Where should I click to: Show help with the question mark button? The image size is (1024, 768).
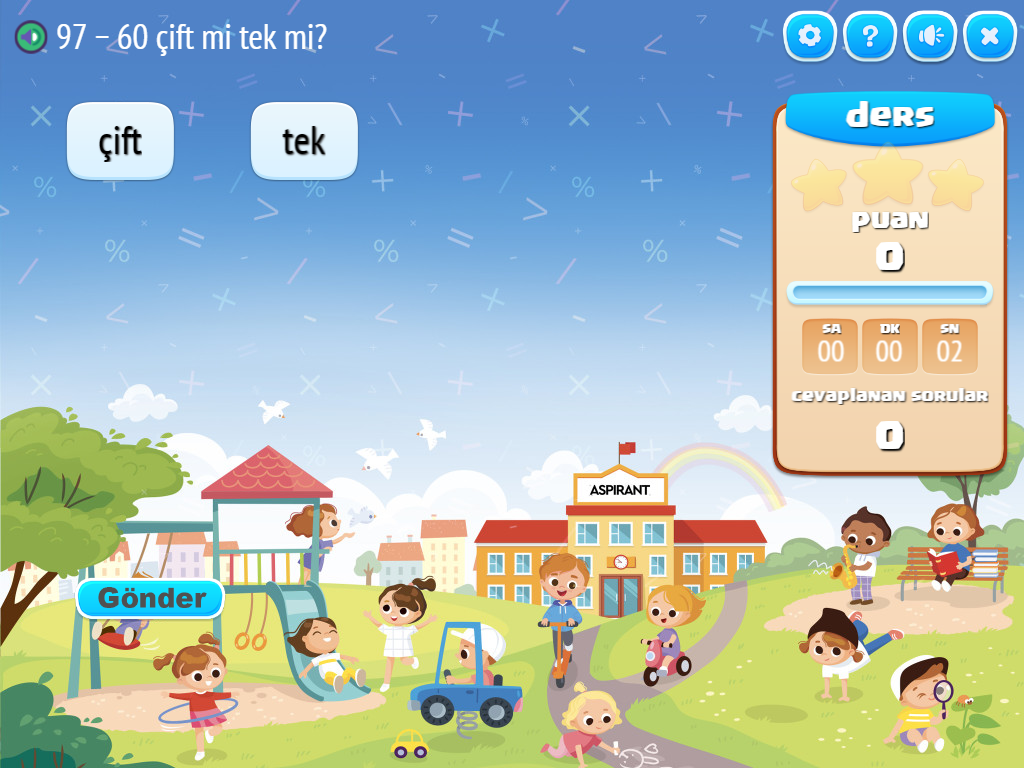coord(870,37)
